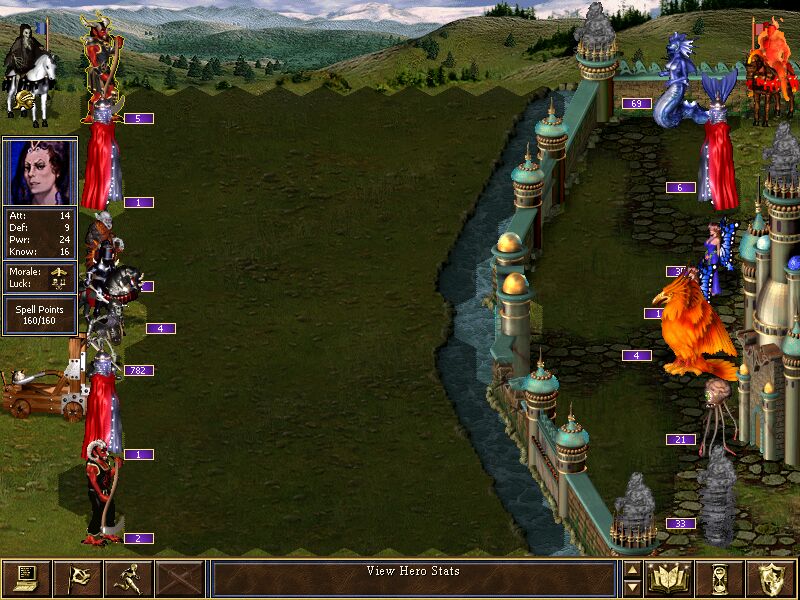Retreat with the running man button
This screenshot has height=600, width=800.
click(x=128, y=579)
